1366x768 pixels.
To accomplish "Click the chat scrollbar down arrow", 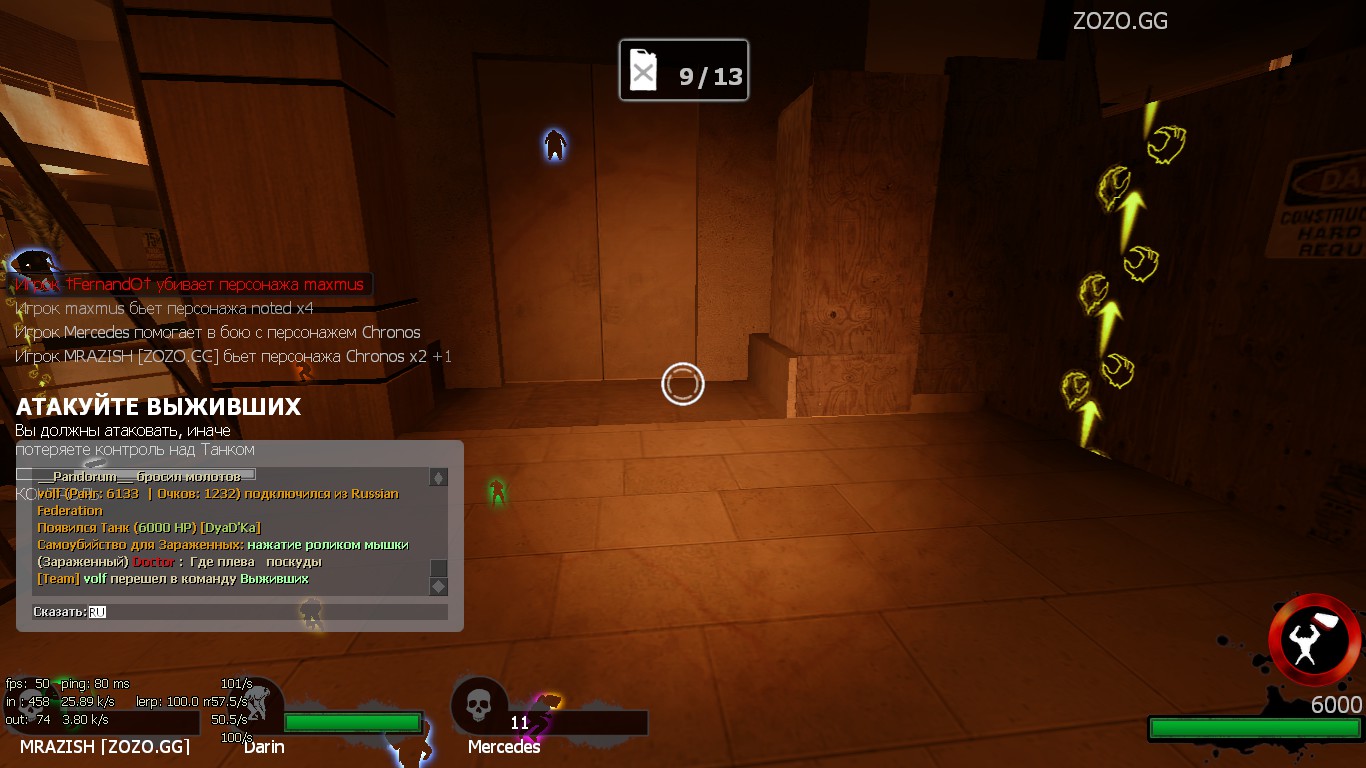I will click(438, 587).
